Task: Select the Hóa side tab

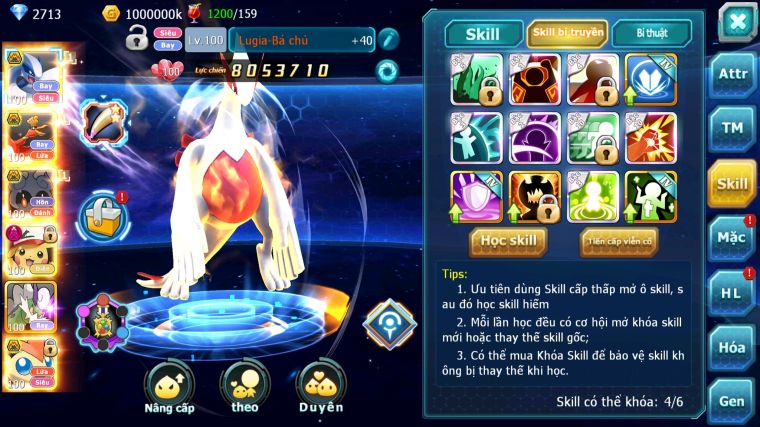Action: (x=732, y=347)
